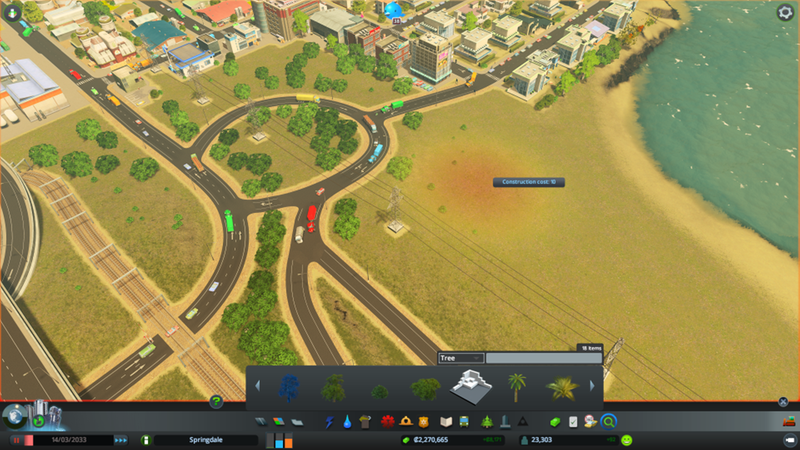Screen dimensions: 800x450
Task: Show next page of tree assets
Action: (592, 386)
